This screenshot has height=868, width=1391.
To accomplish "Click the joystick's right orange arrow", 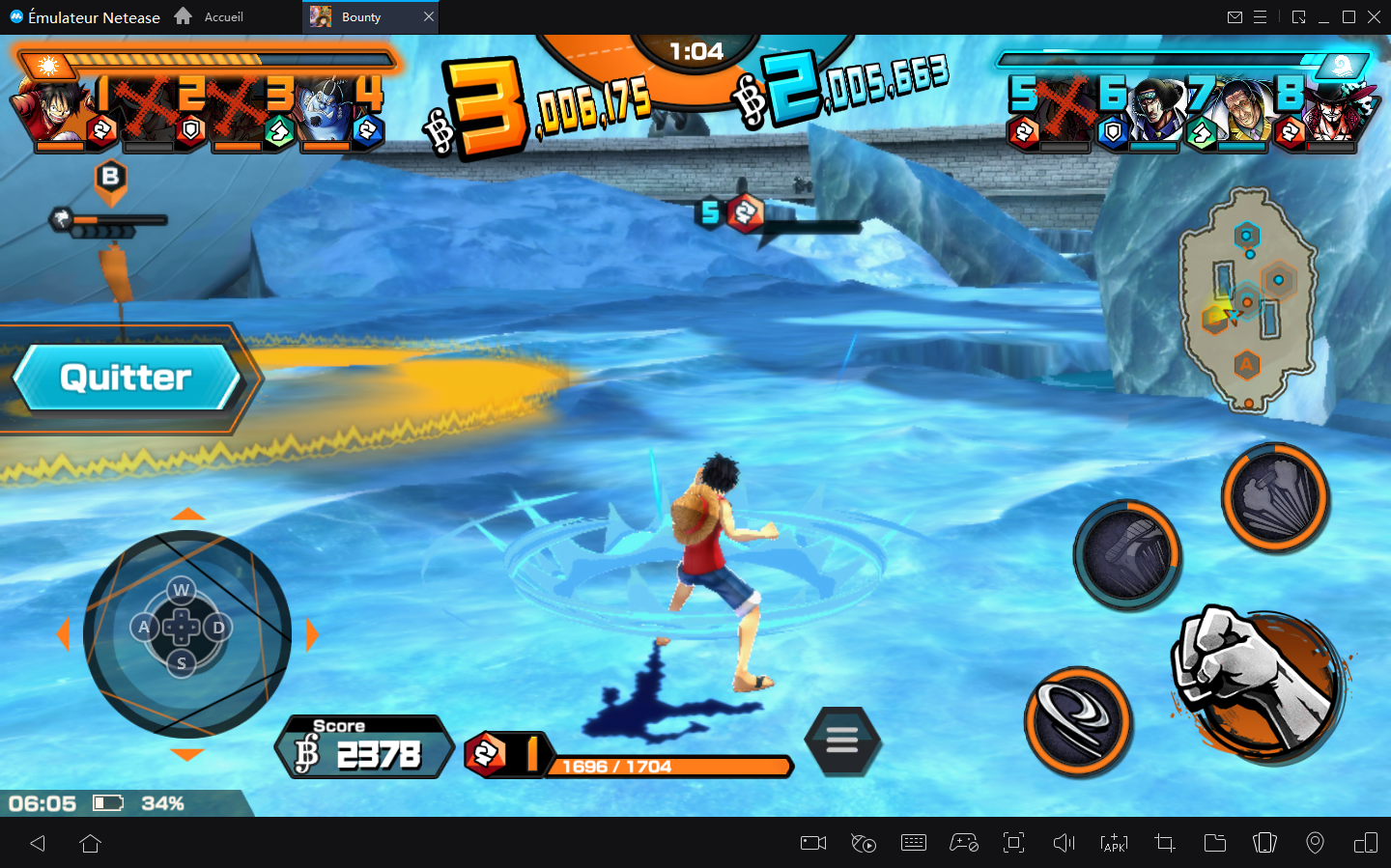I will tap(312, 634).
